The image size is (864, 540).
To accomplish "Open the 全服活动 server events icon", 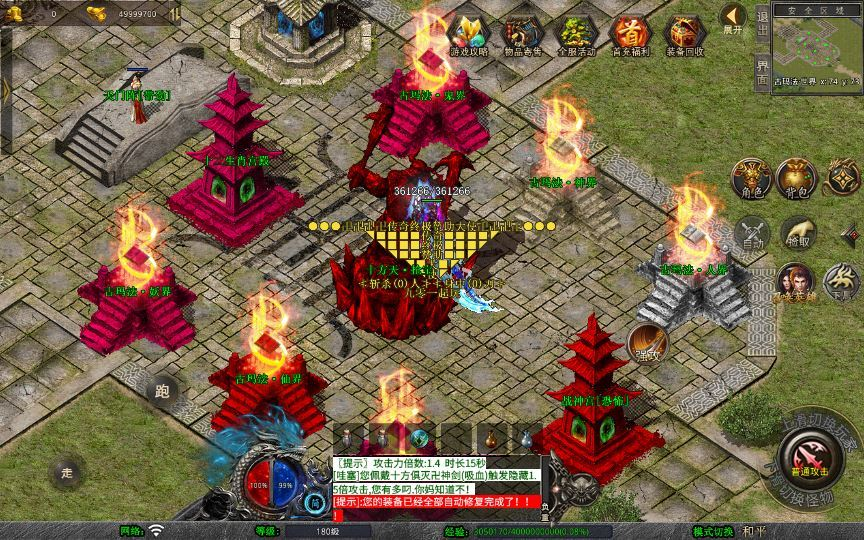I will [x=578, y=33].
